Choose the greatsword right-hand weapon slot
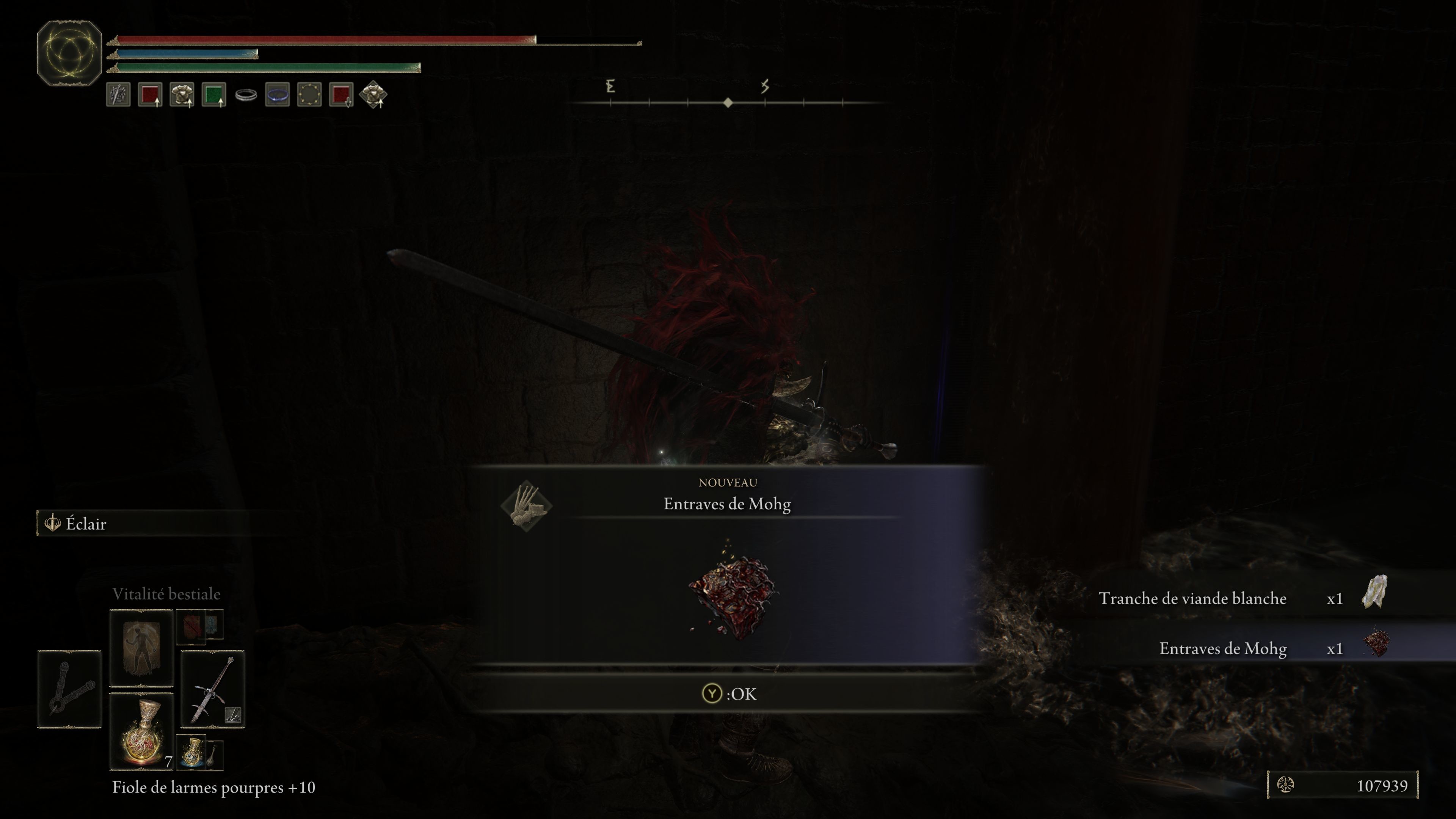Screen dimensions: 1456x819 (x=212, y=689)
